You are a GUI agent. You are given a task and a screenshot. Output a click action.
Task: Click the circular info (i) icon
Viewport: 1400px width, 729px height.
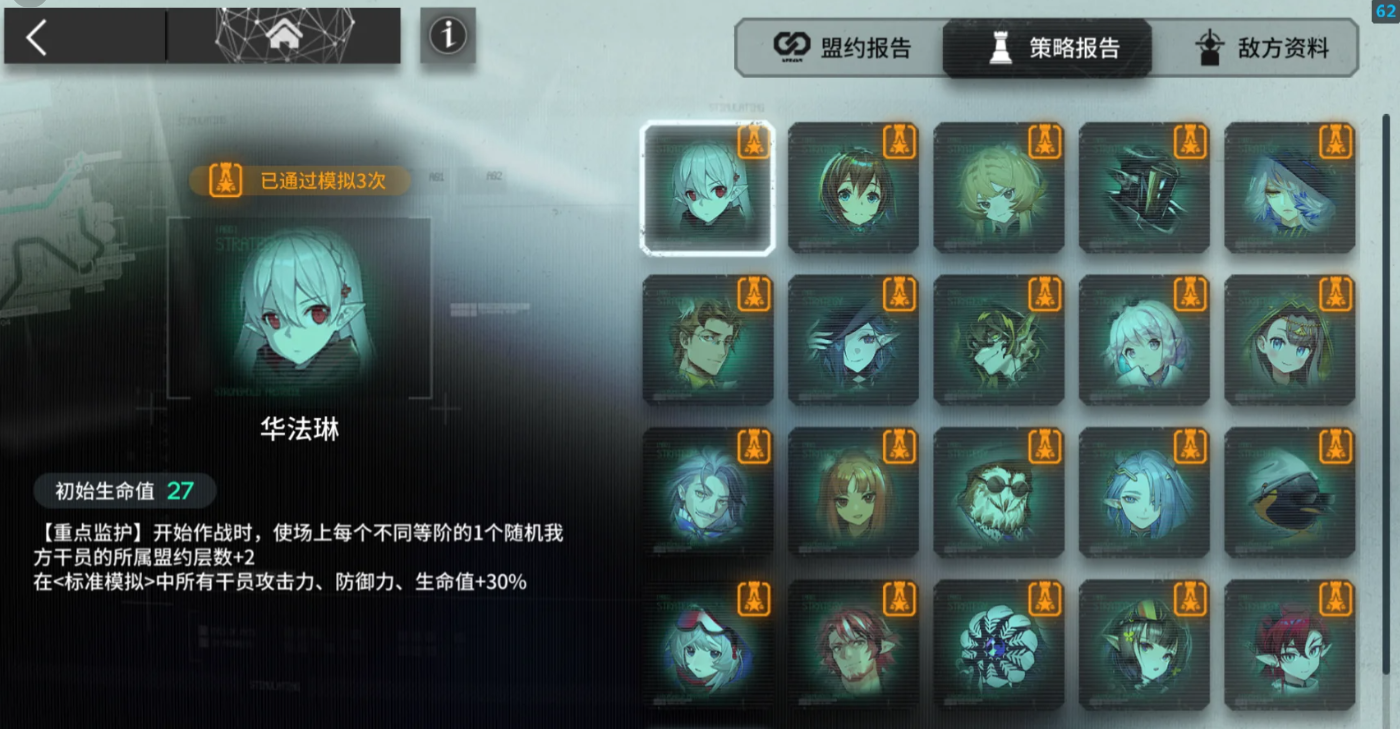(447, 35)
